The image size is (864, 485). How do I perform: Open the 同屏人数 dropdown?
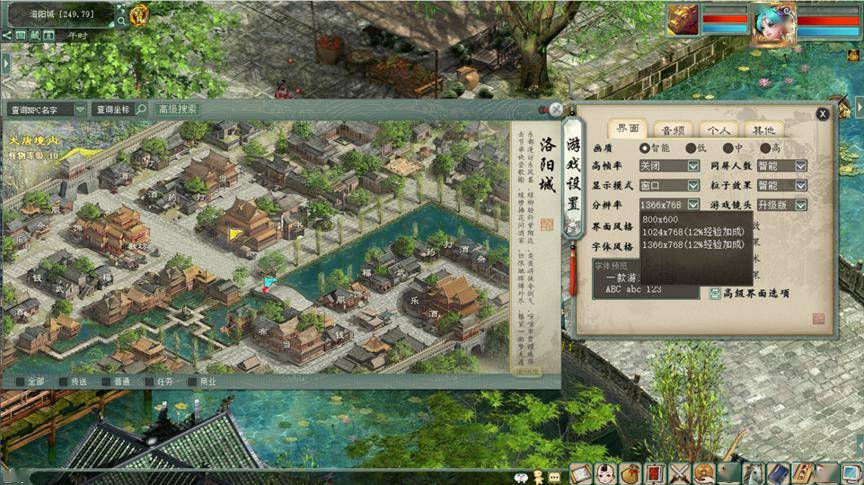[800, 166]
